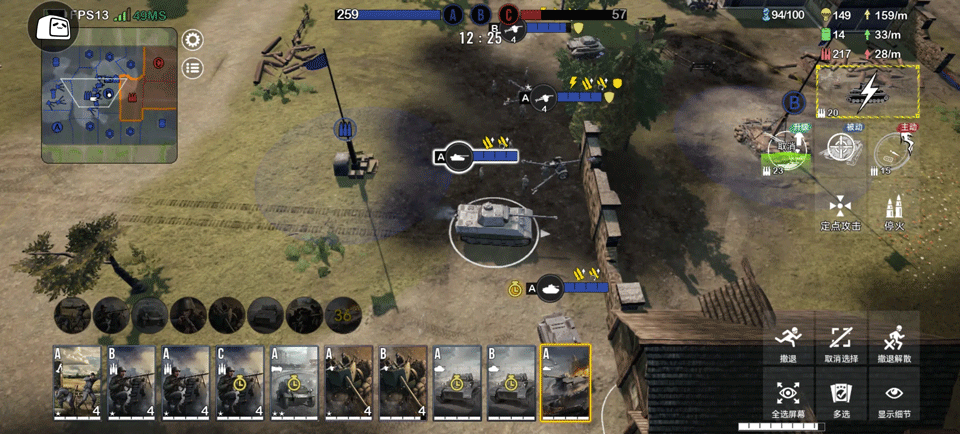The image size is (960, 434).
Task: Select the highlighted burning tank card
Action: (x=565, y=382)
